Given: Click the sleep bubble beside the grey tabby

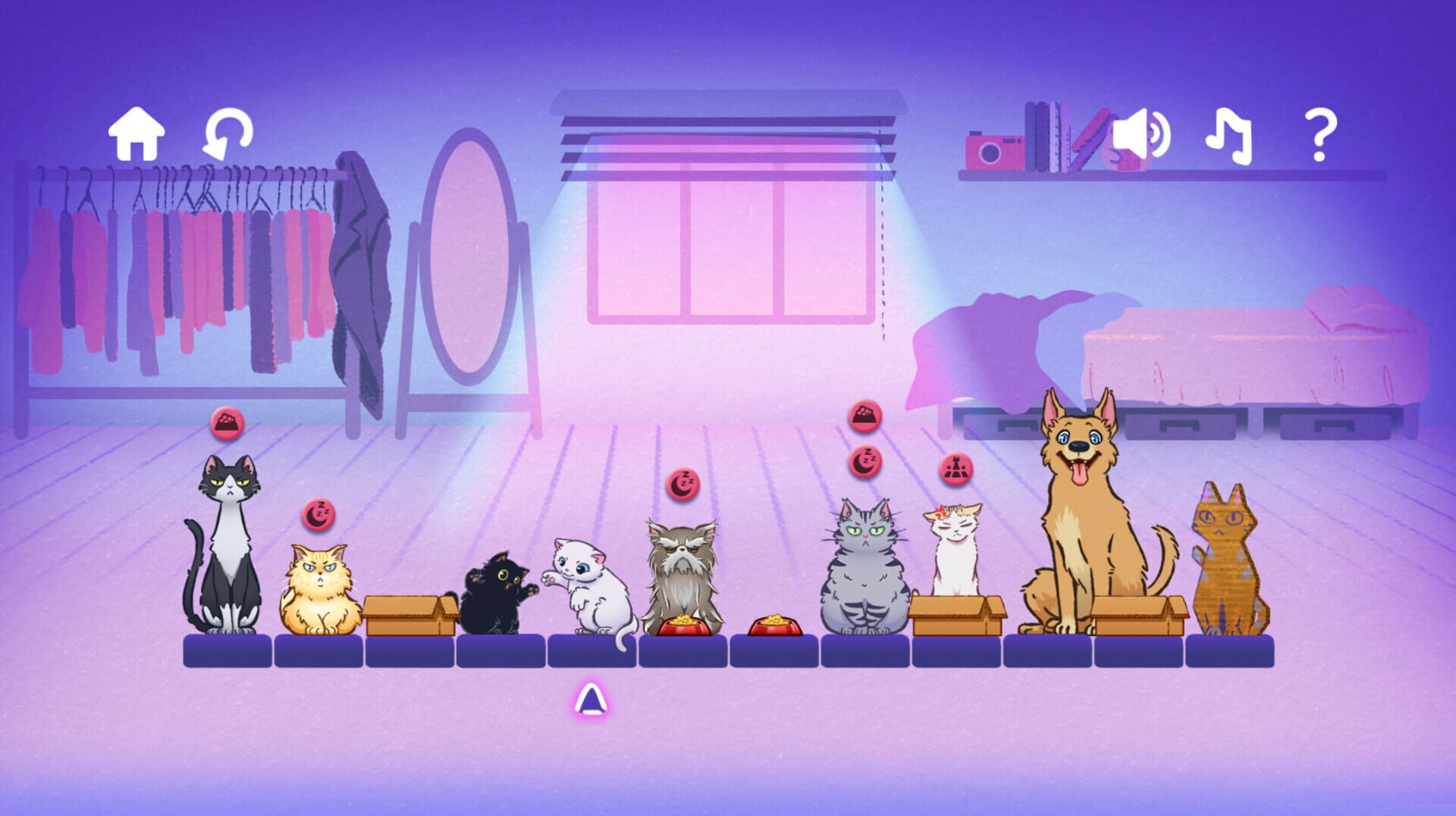Looking at the screenshot, I should click(865, 460).
